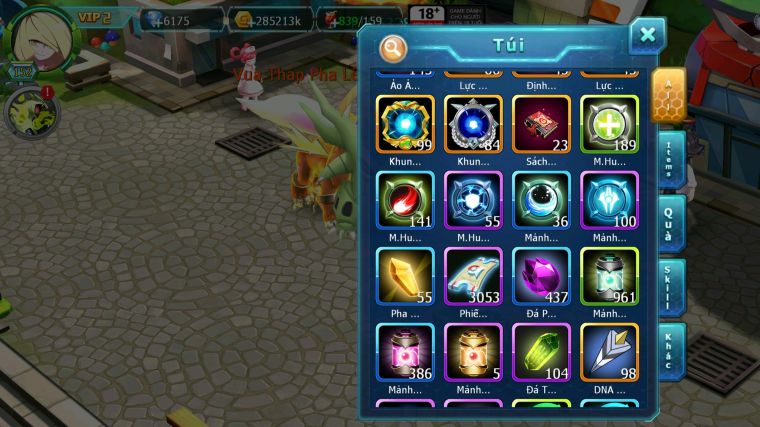Close the Túi bag window

click(647, 36)
